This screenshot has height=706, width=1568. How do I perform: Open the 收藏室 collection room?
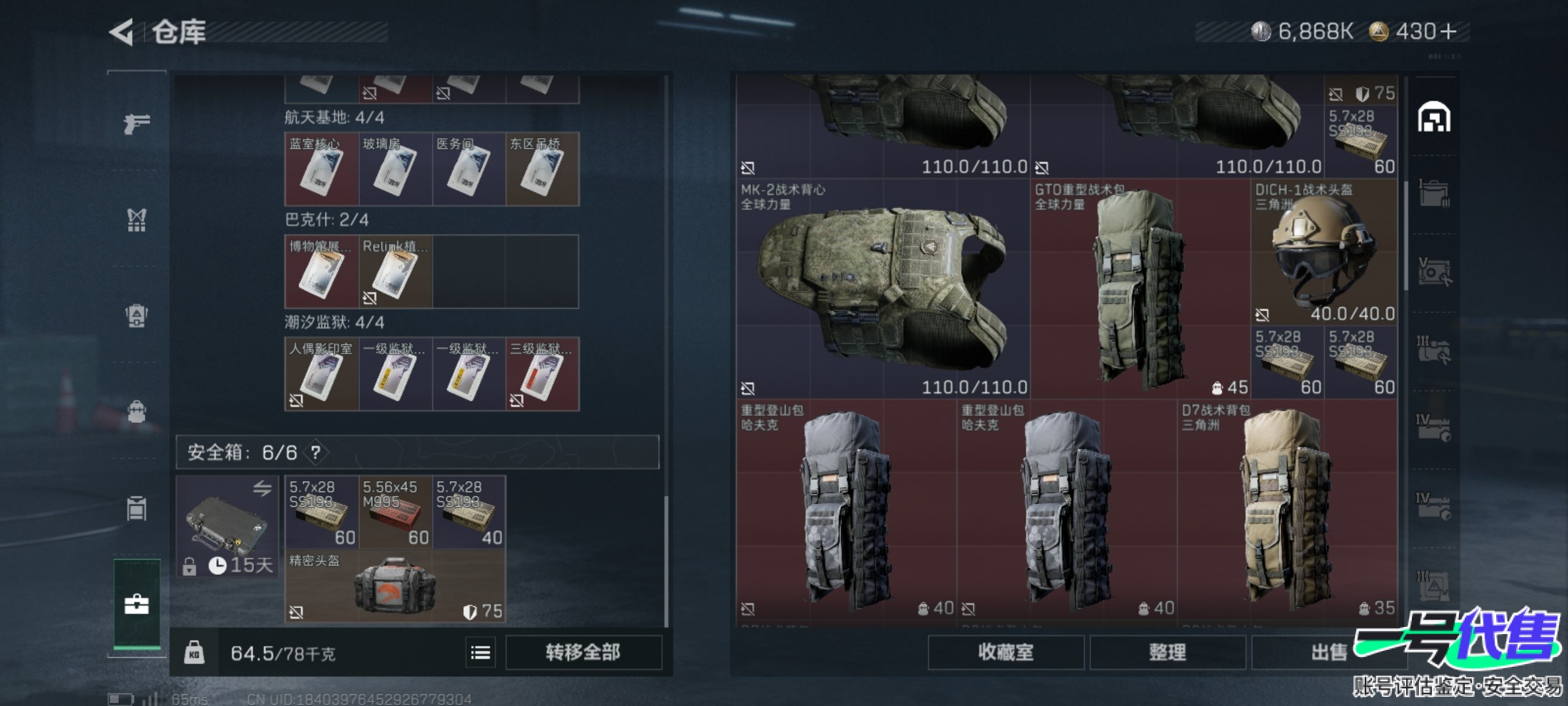1005,652
